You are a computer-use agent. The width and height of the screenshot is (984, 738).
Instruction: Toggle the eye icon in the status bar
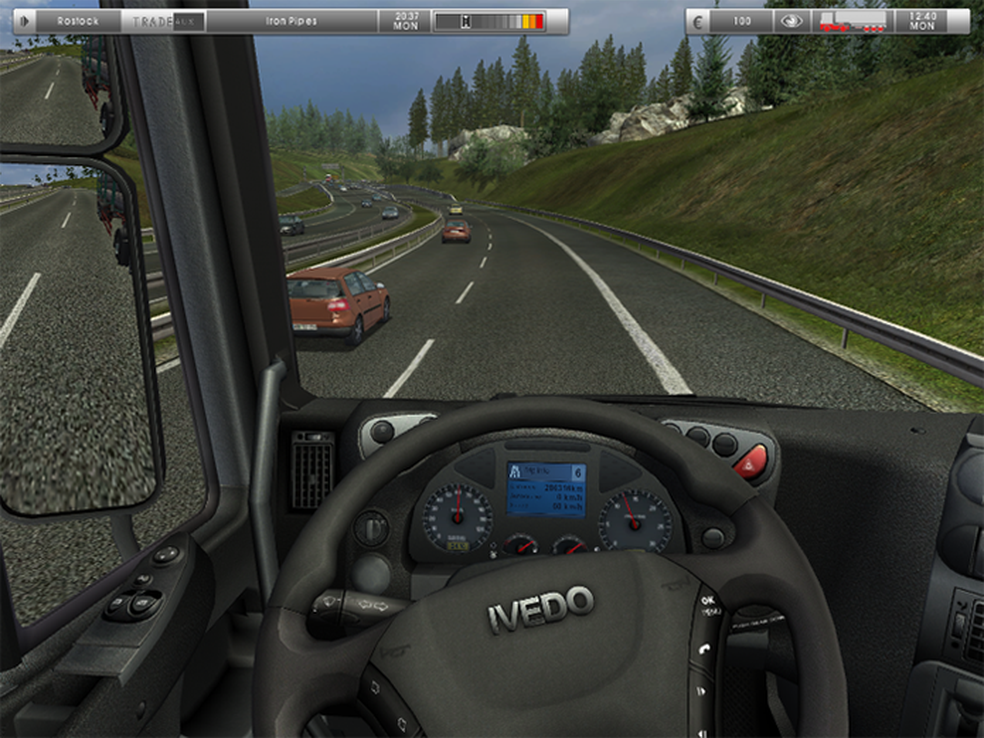[x=791, y=20]
